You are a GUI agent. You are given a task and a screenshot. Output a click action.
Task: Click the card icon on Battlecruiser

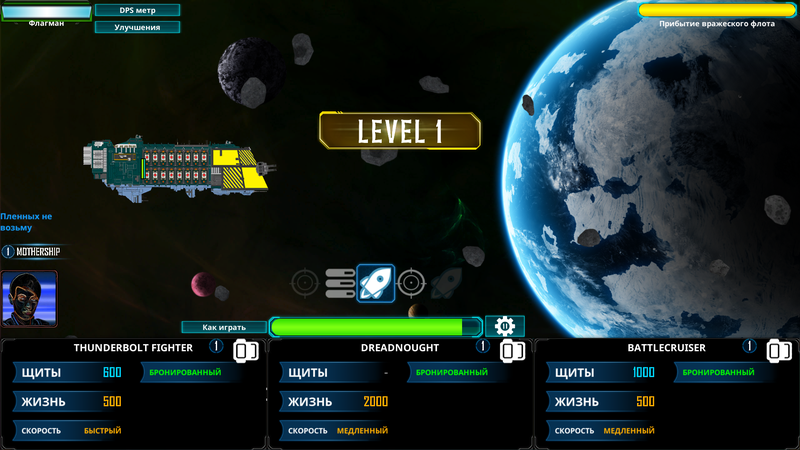[779, 351]
